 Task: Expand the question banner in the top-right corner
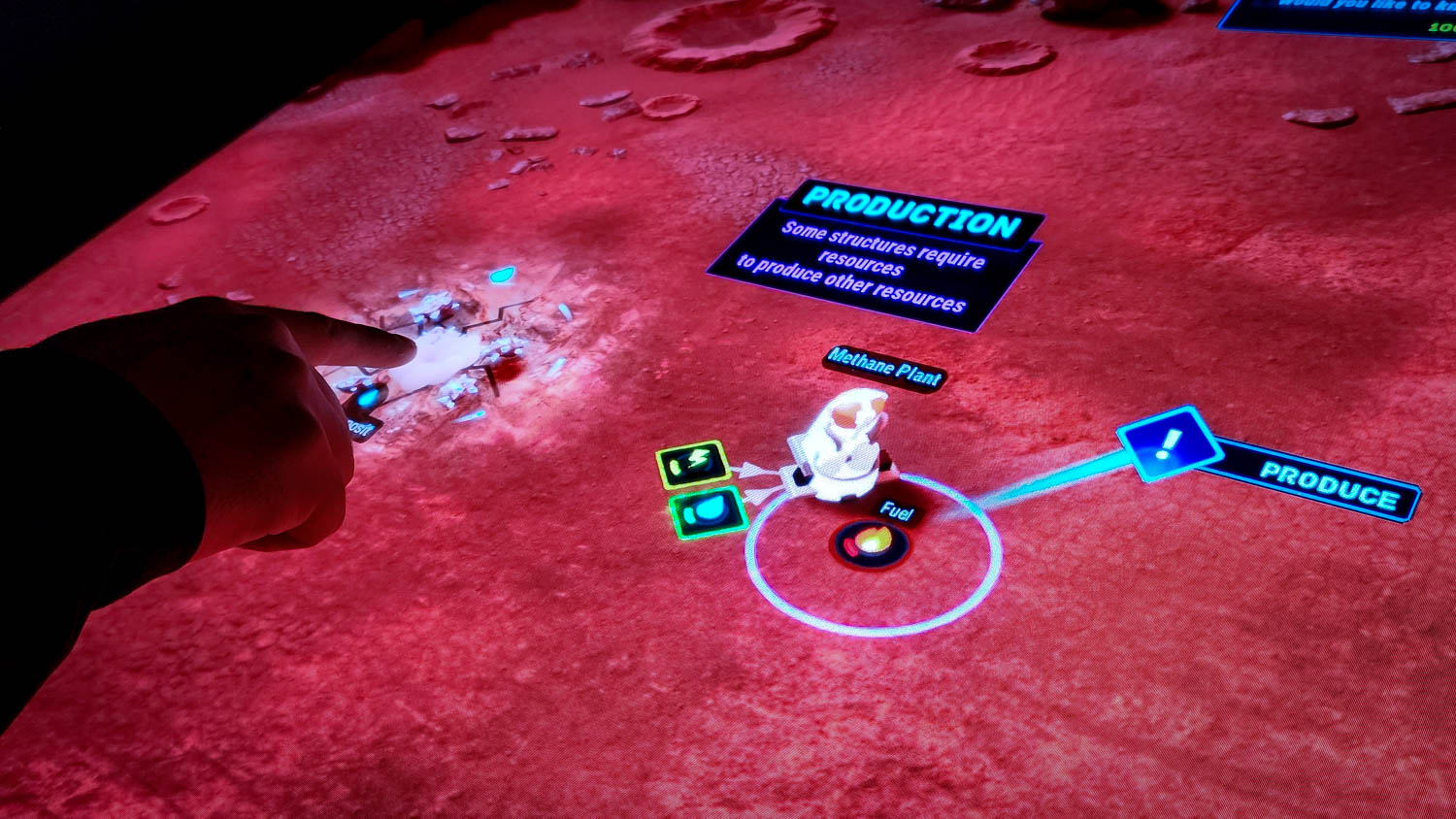click(1340, 19)
